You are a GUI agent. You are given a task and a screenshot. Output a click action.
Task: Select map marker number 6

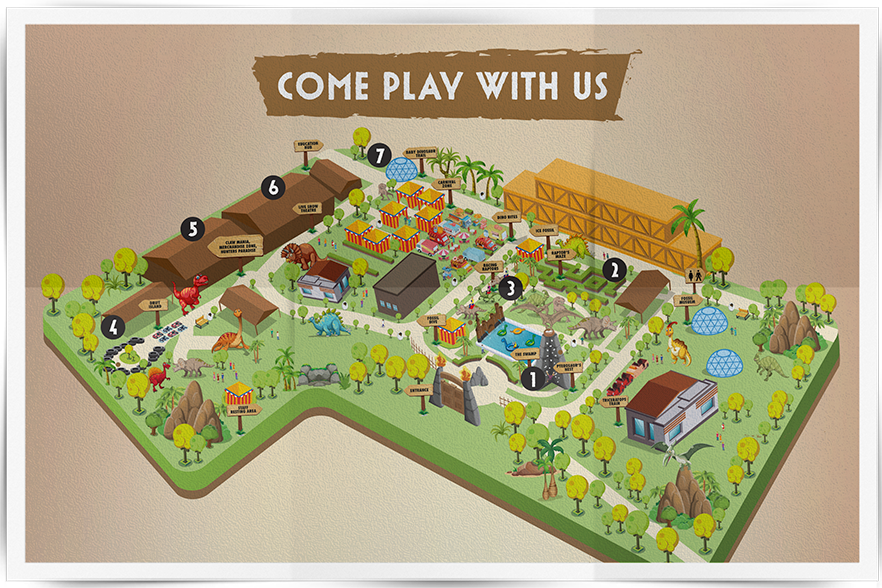[x=272, y=186]
